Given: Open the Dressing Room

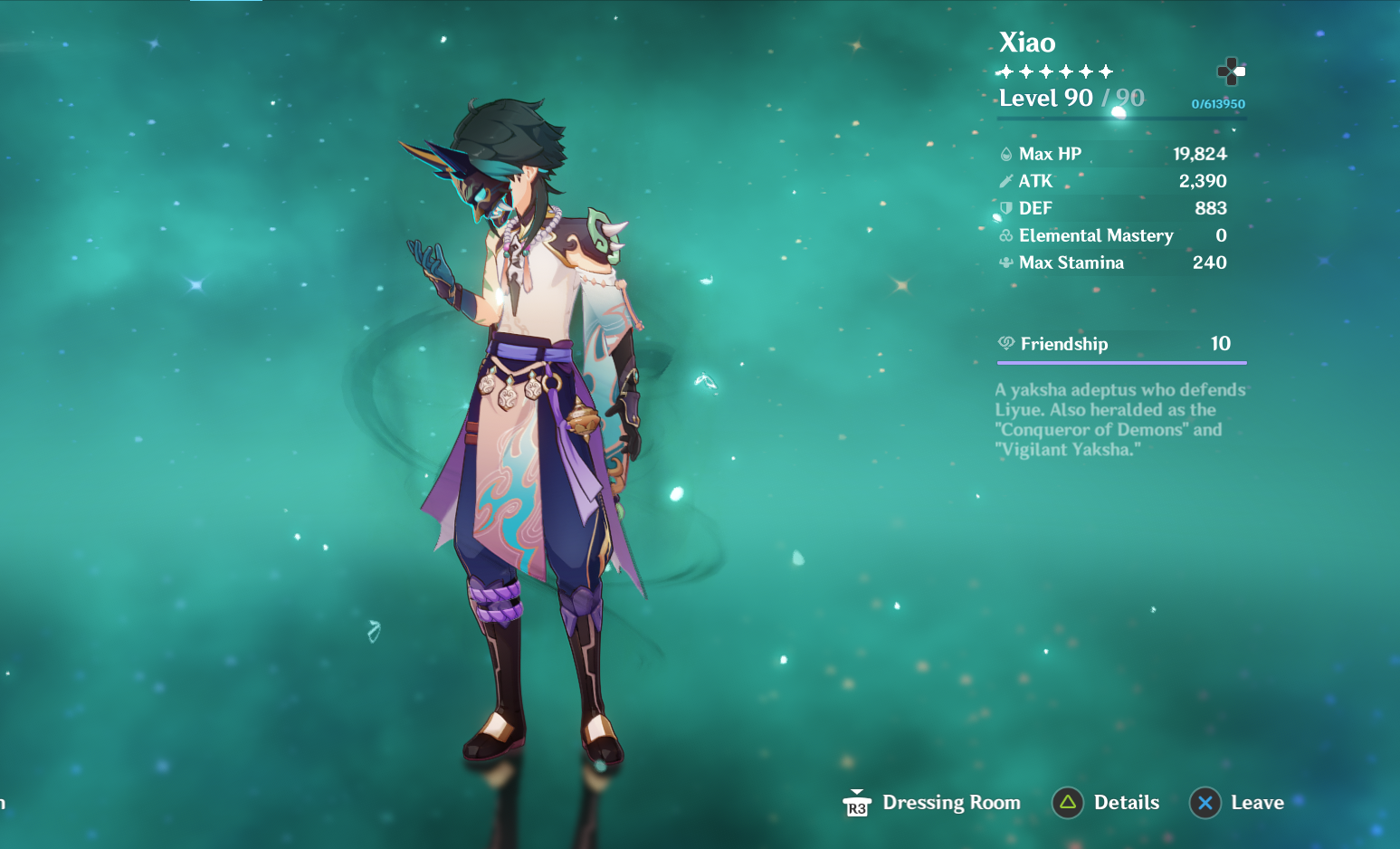Looking at the screenshot, I should pos(951,802).
